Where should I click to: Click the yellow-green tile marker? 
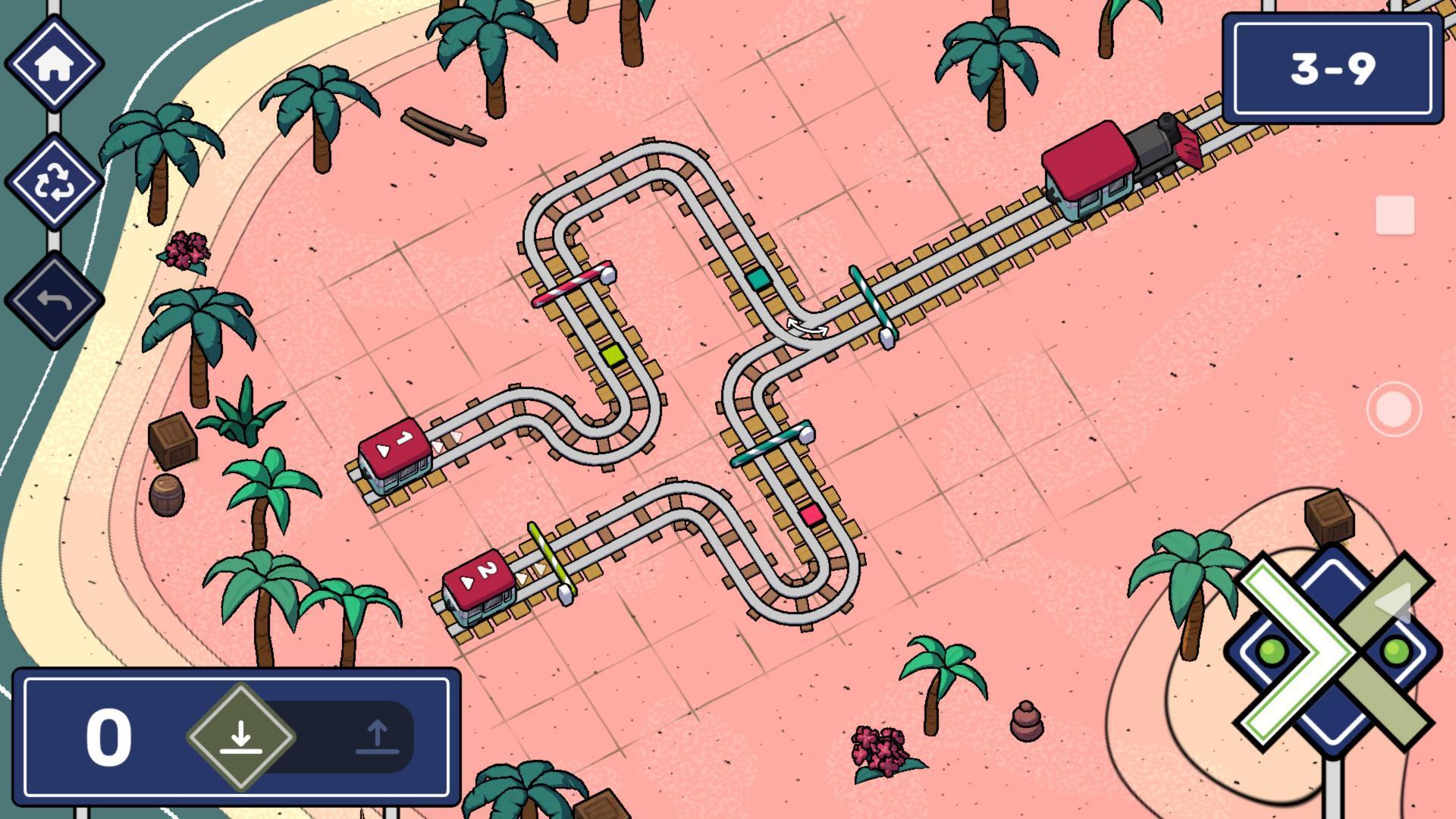[613, 353]
